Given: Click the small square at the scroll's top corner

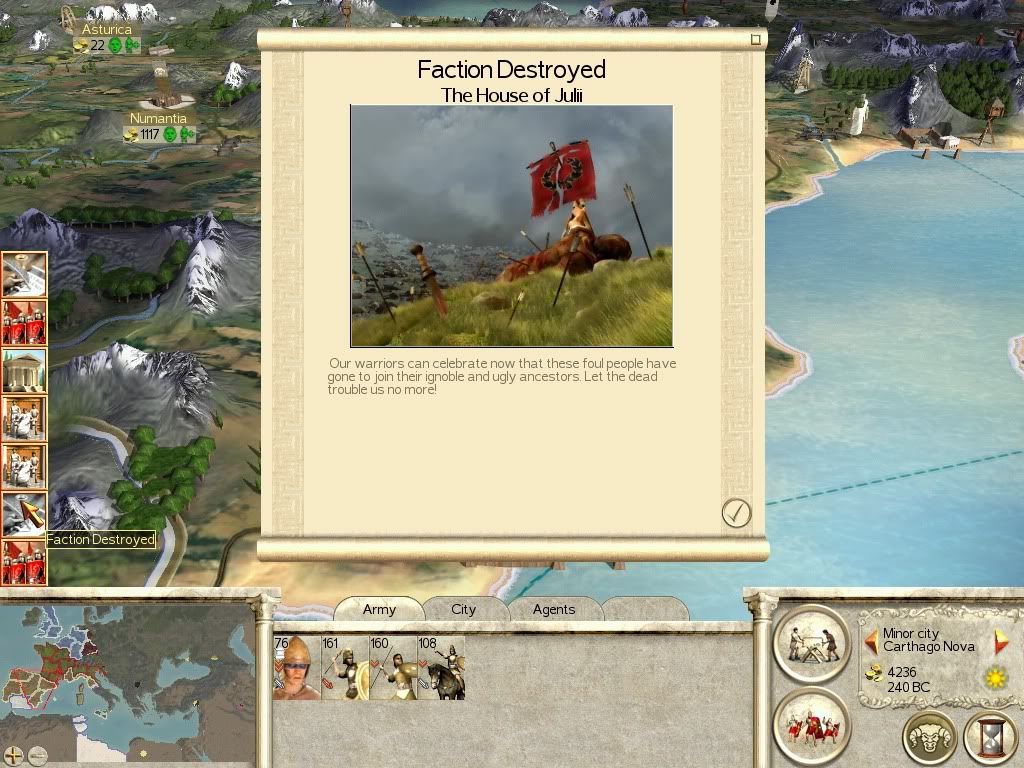Looking at the screenshot, I should coord(756,40).
